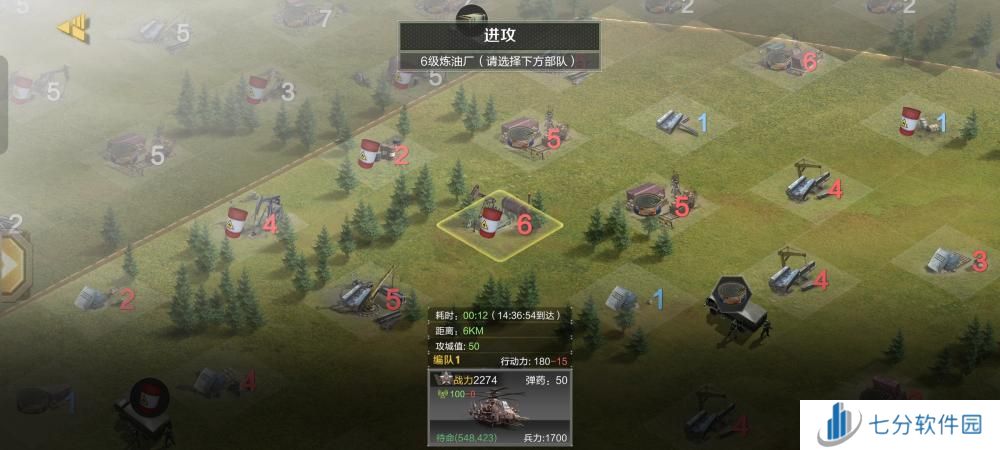1000x450 pixels.
Task: Open the hexagonal arrow panel on the left edge
Action: click(12, 264)
